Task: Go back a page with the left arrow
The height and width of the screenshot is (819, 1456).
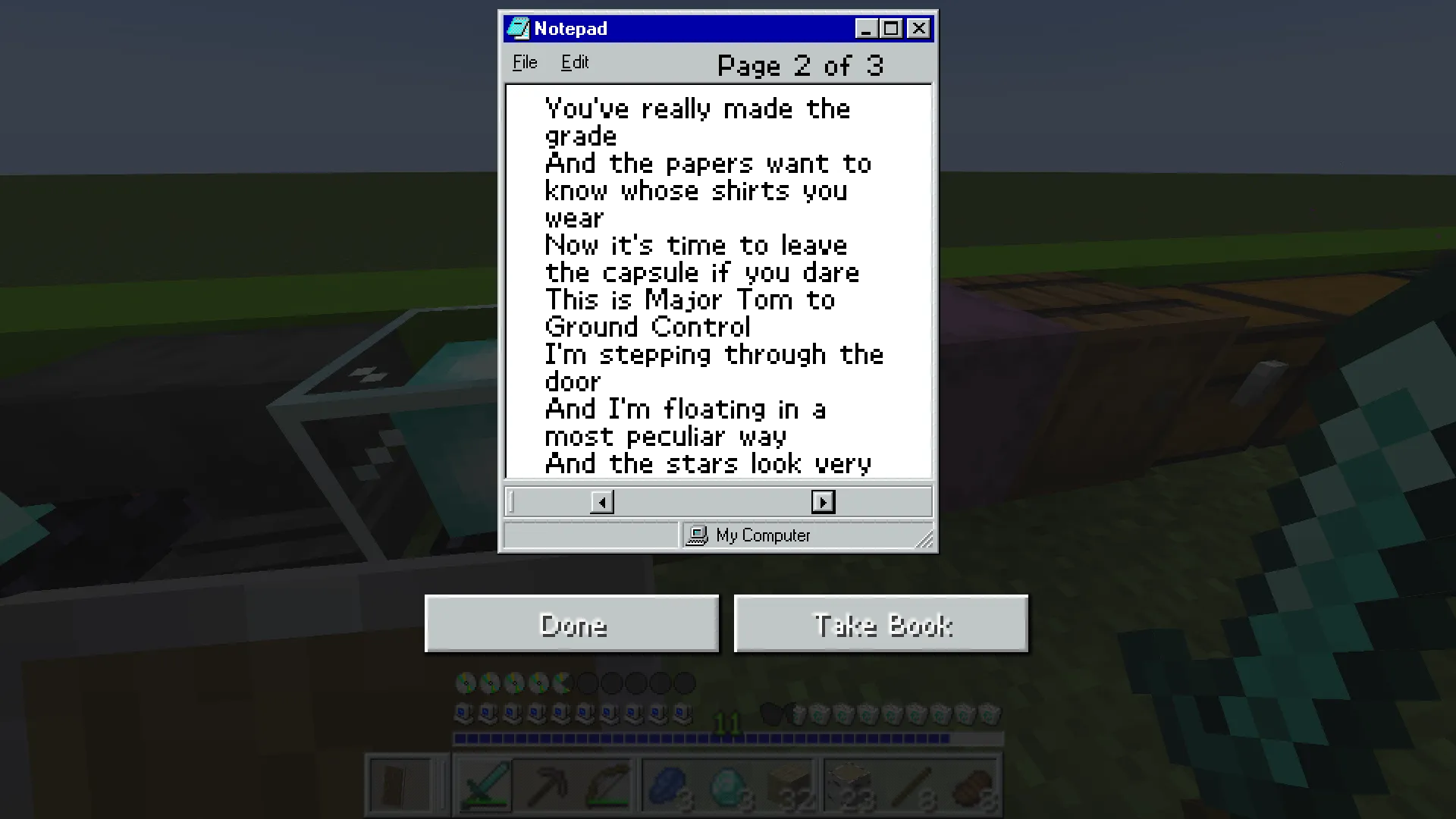Action: coord(601,501)
